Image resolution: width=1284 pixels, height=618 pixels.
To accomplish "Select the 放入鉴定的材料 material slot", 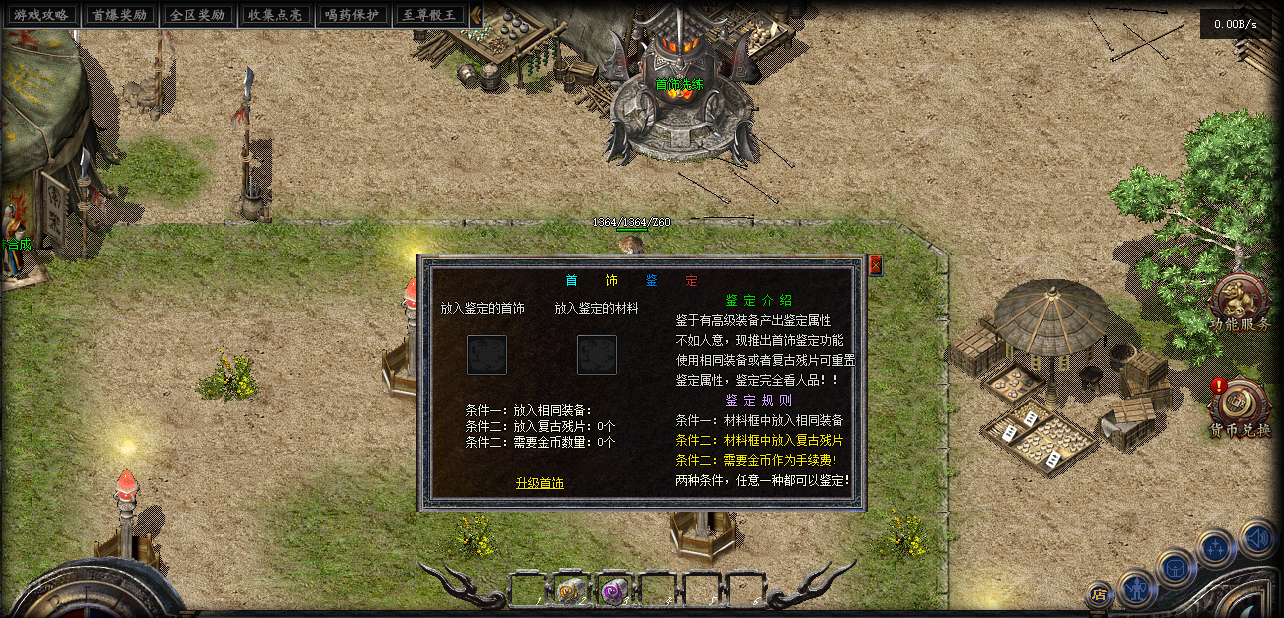I will coord(597,355).
